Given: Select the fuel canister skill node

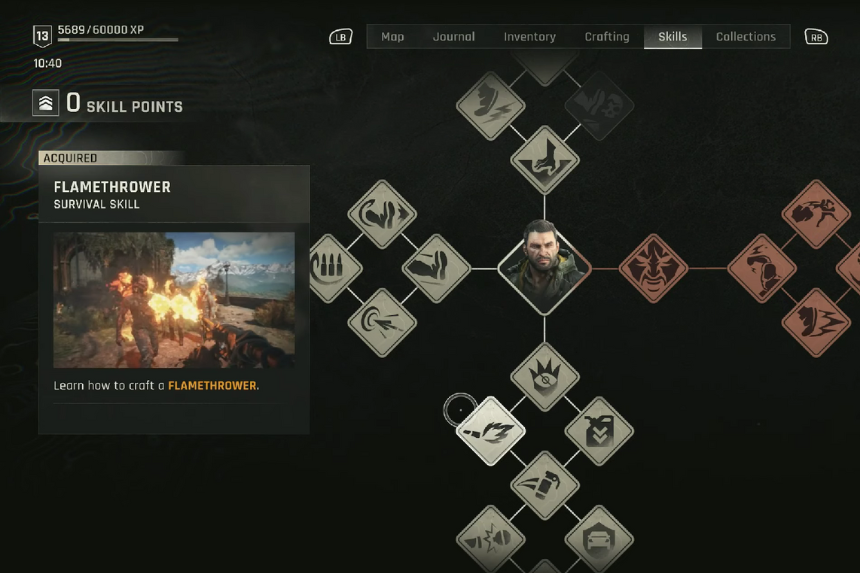Looking at the screenshot, I should 599,431.
